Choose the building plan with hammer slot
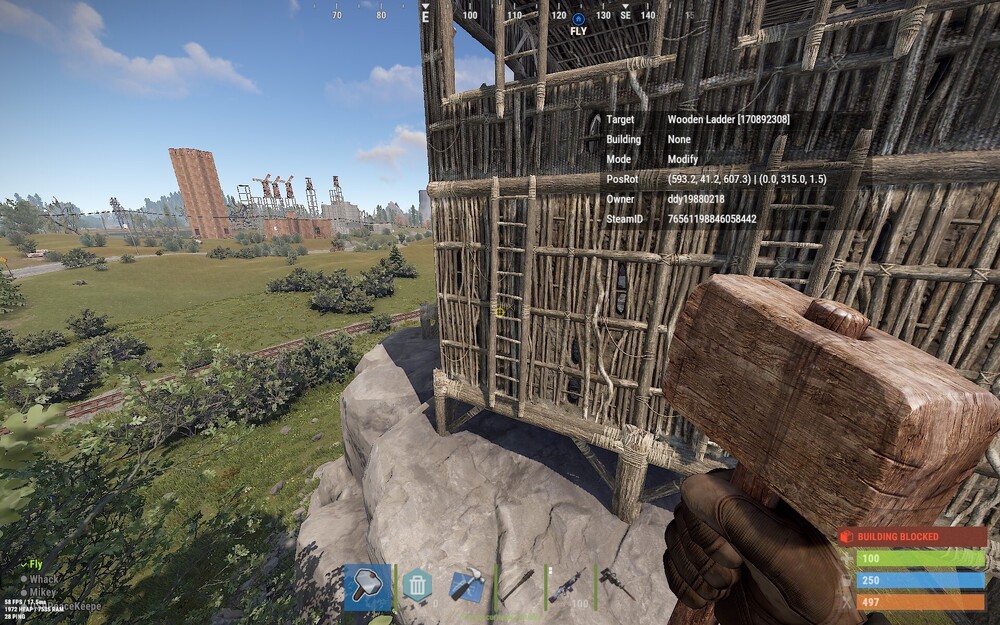This screenshot has width=1000, height=625. click(467, 586)
